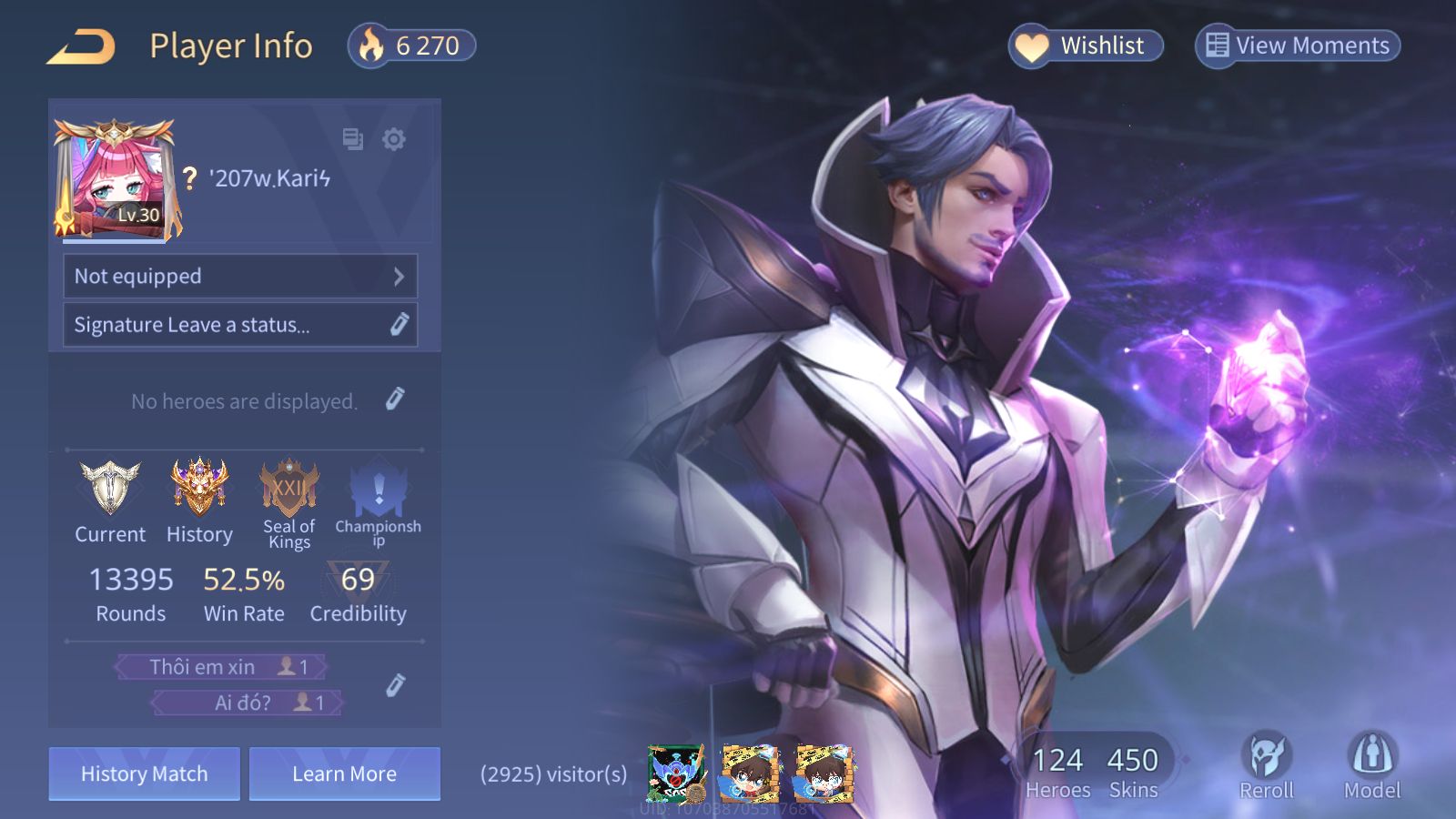Go back using the arrow button
Image resolution: width=1456 pixels, height=819 pixels.
81,46
